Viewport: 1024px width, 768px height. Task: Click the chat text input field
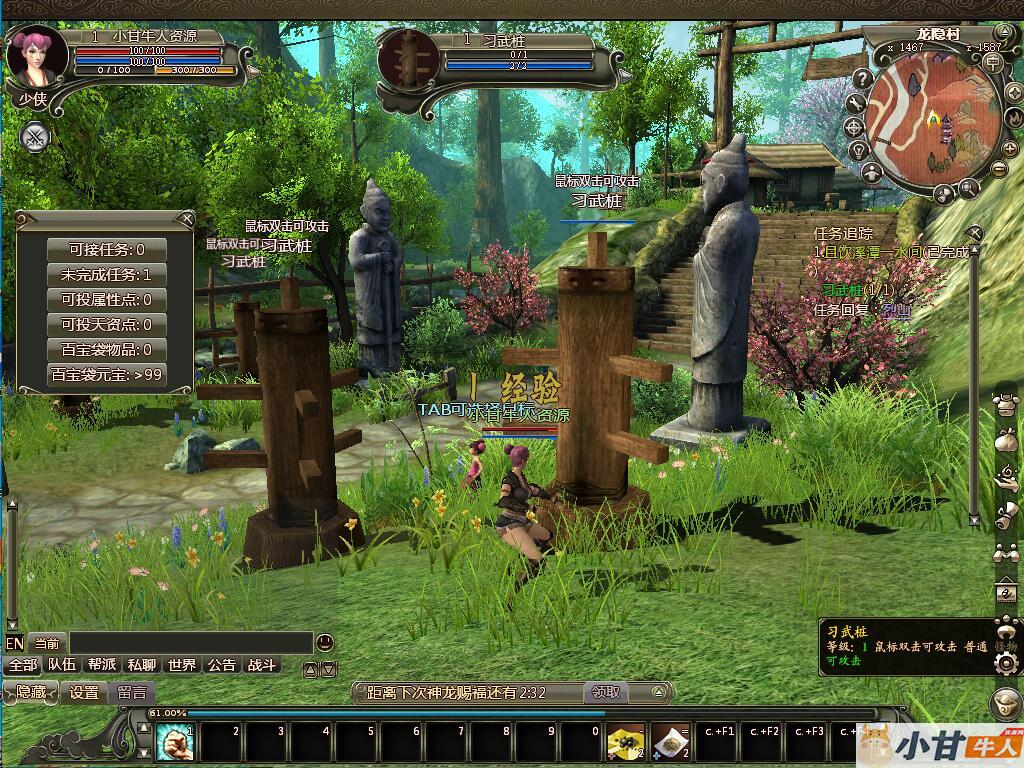click(x=190, y=643)
